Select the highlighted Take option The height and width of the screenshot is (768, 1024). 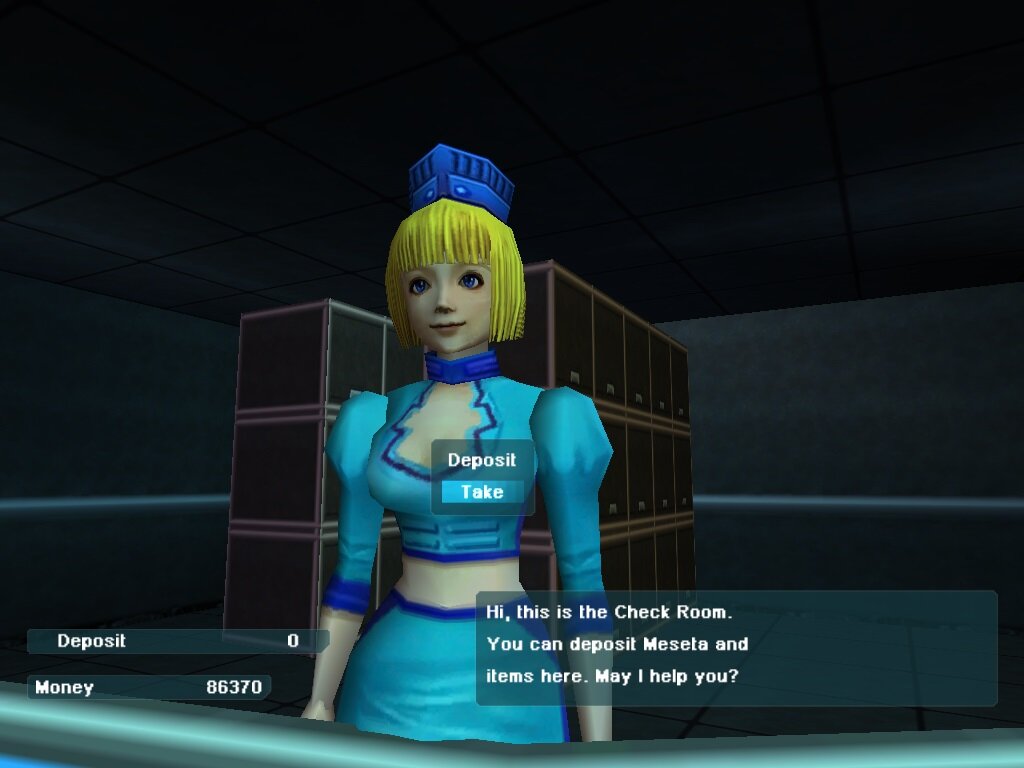(x=482, y=492)
